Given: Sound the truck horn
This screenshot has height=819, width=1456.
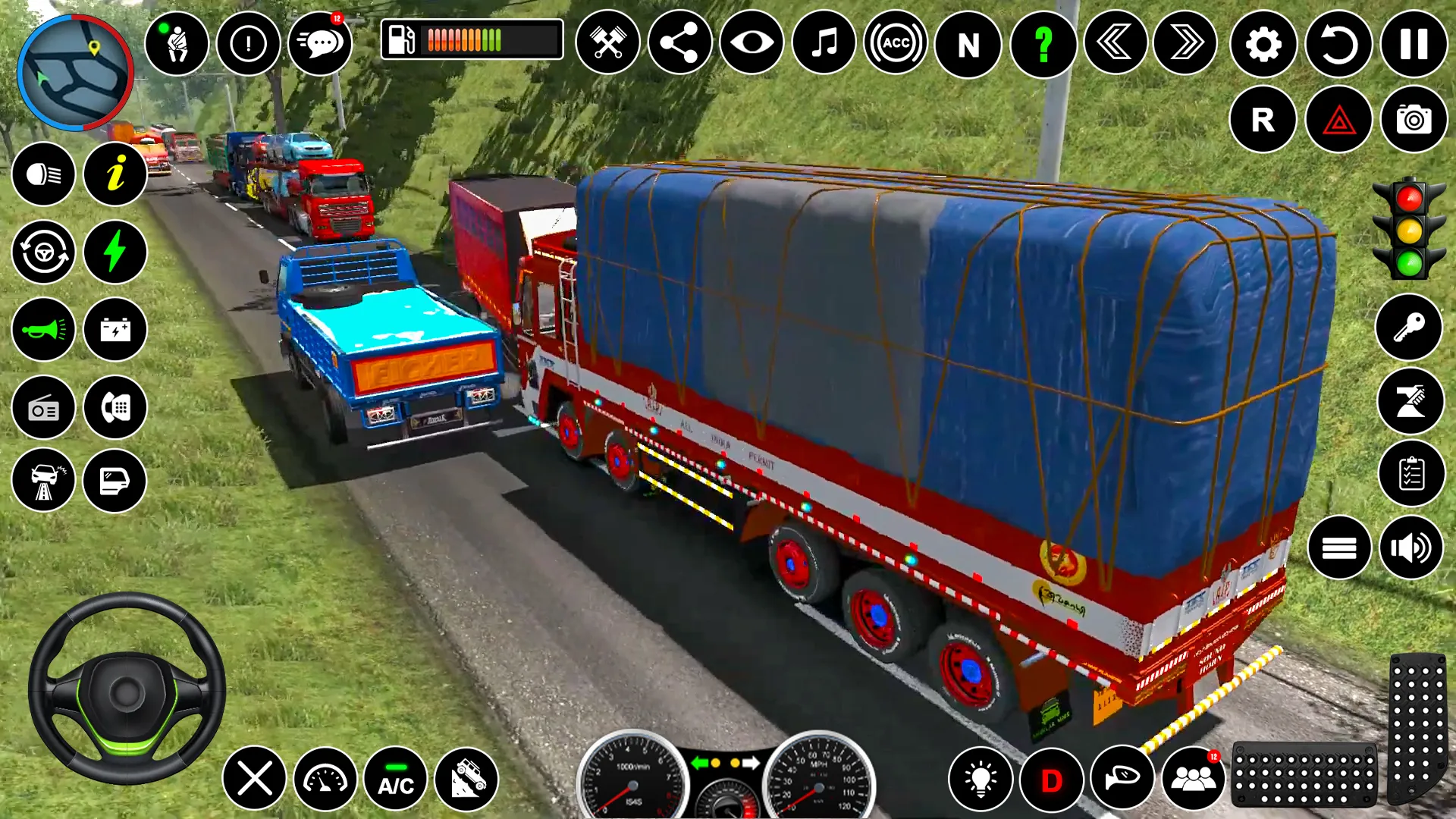Looking at the screenshot, I should [x=43, y=329].
